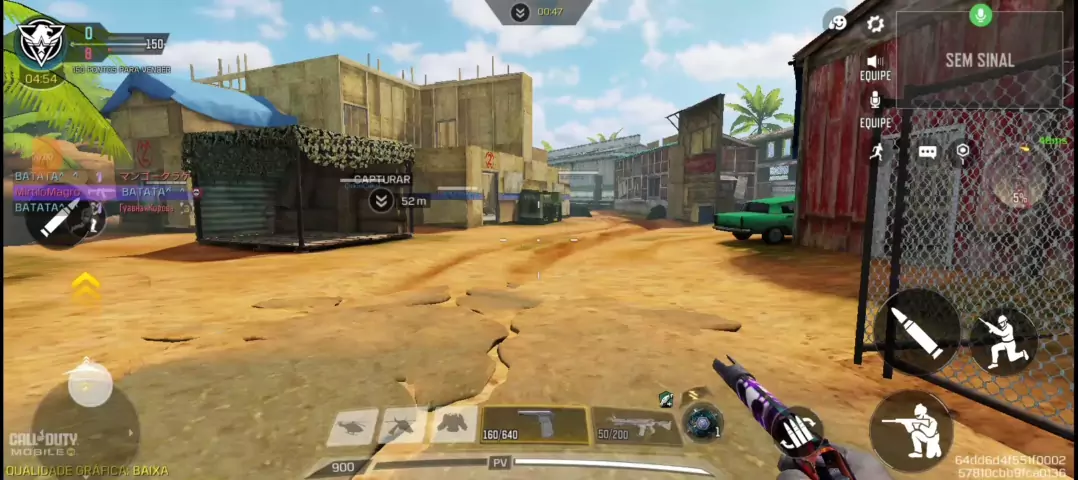Open the SEM SINAL minimap panel
The height and width of the screenshot is (480, 1078).
point(979,60)
